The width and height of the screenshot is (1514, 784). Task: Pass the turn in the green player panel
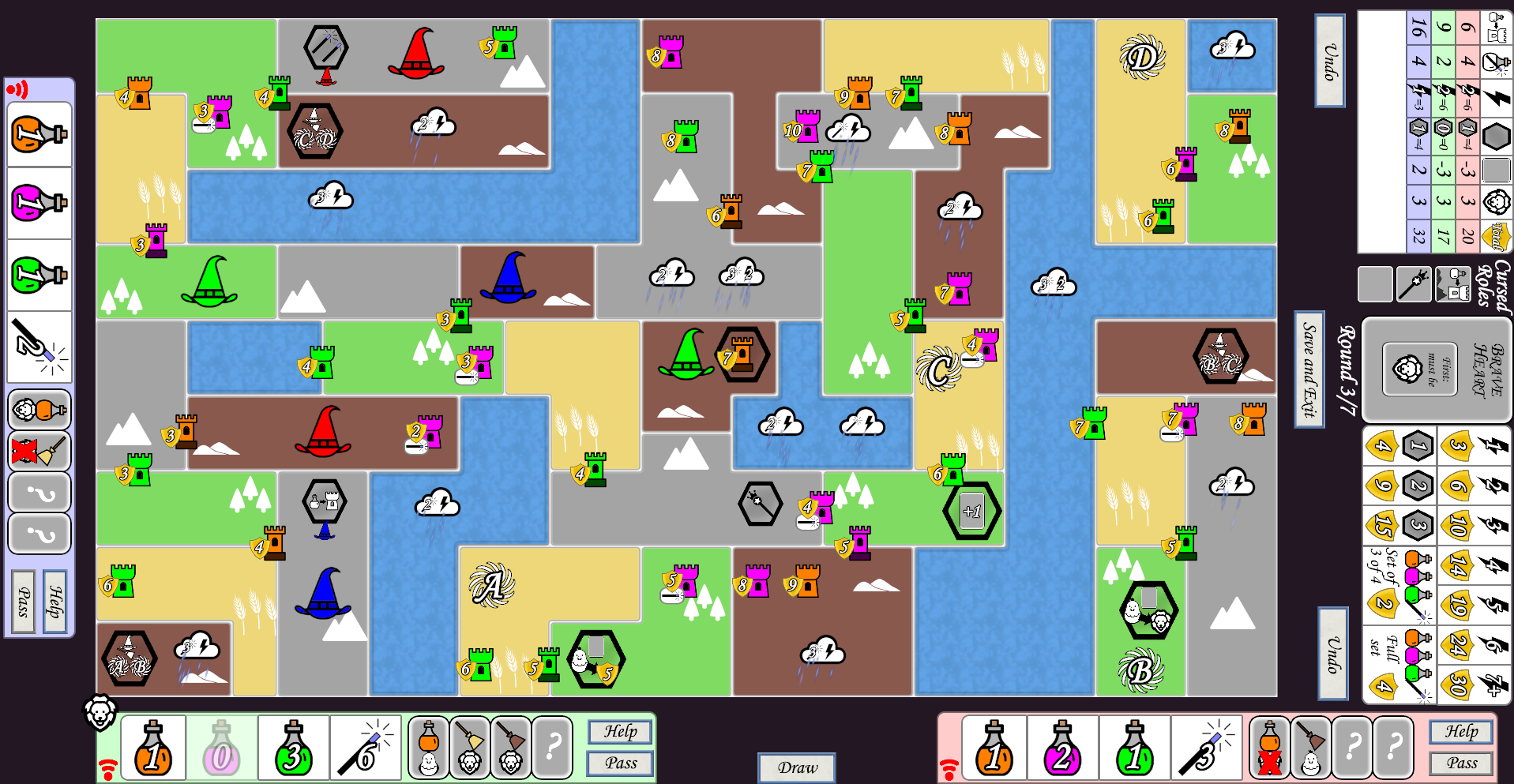[620, 763]
